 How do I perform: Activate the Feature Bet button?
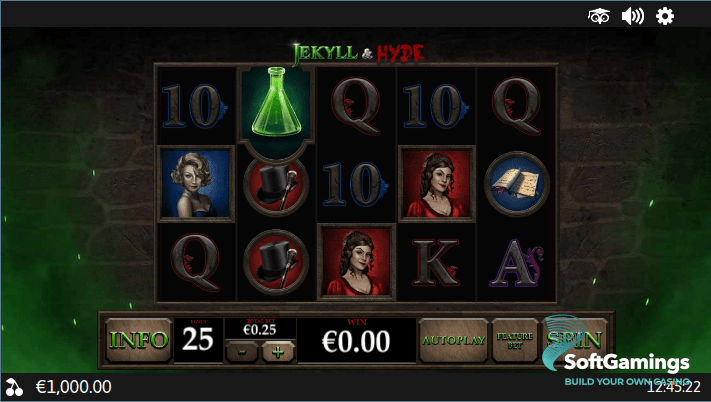point(513,340)
